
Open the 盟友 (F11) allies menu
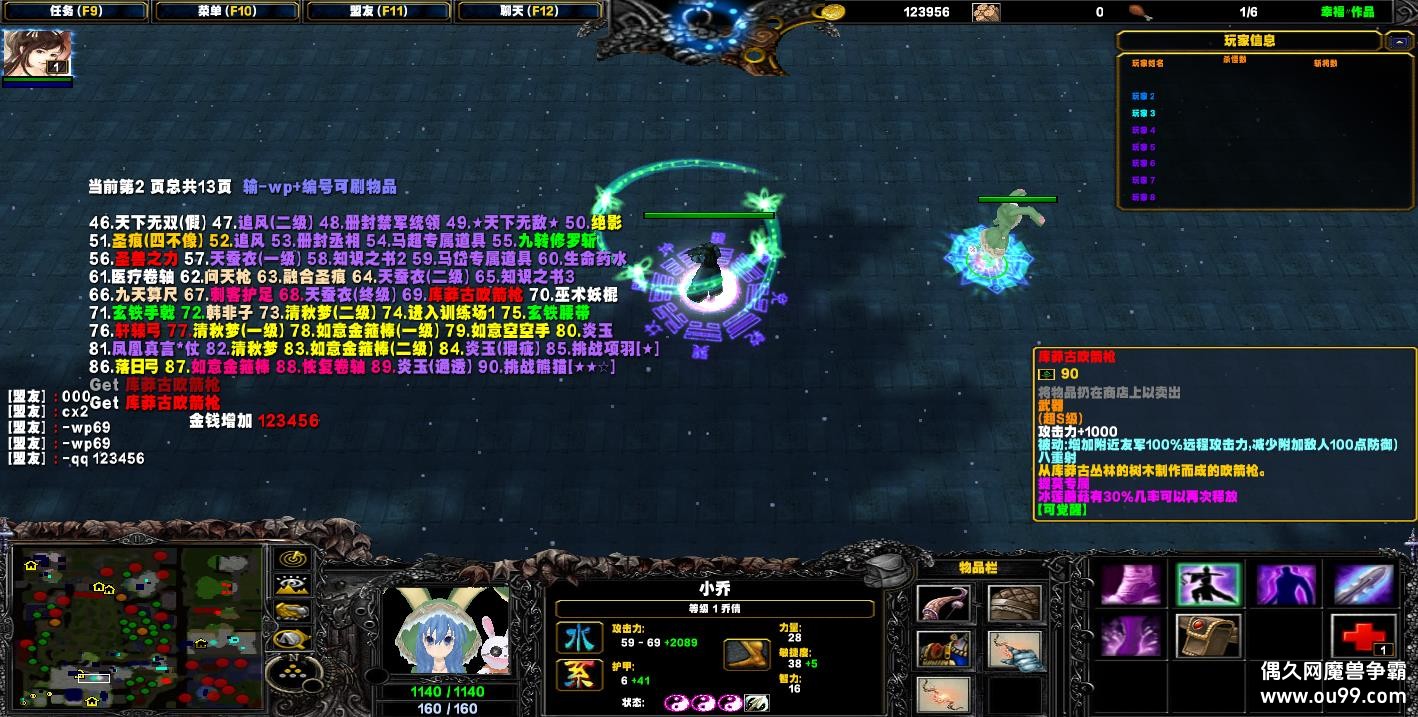[x=378, y=12]
